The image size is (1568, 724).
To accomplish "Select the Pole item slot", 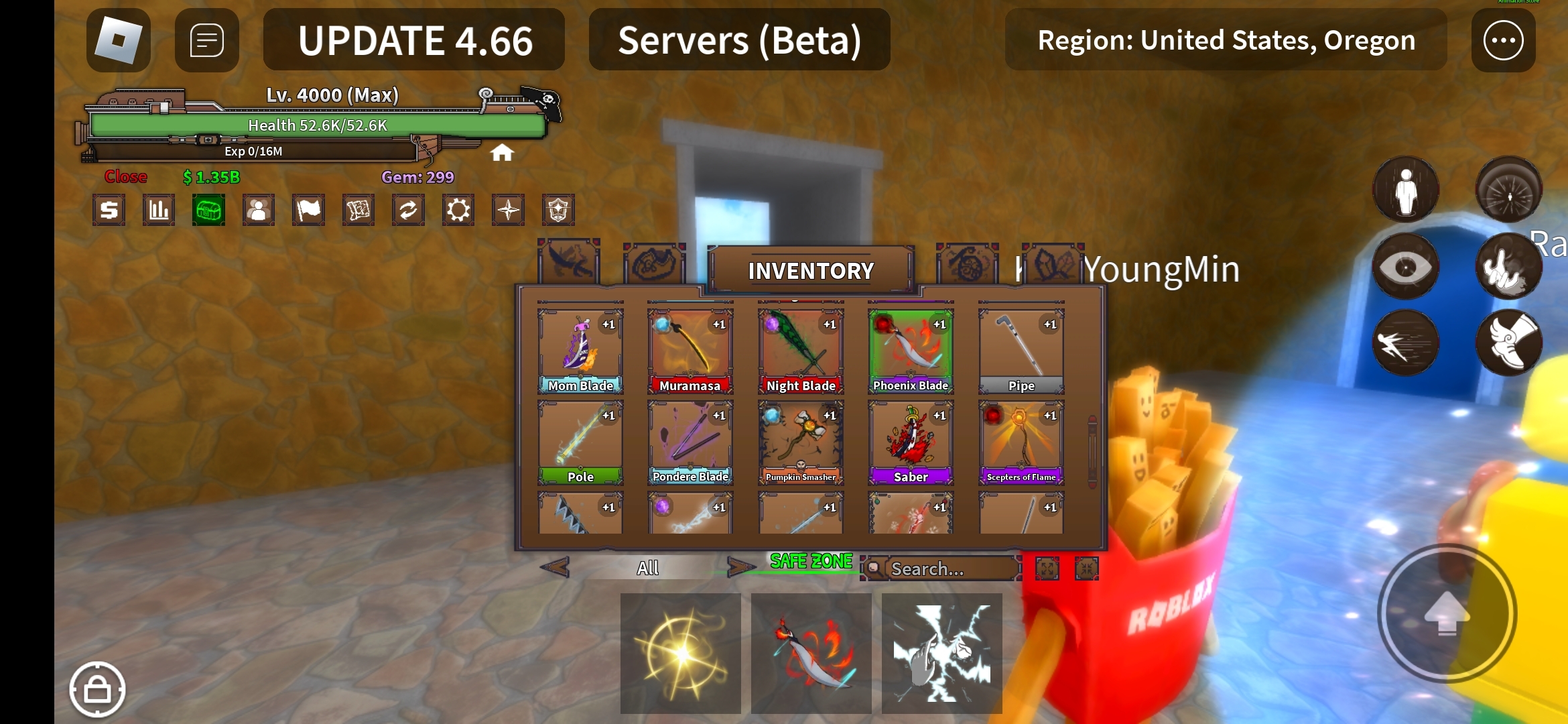I will [x=580, y=442].
